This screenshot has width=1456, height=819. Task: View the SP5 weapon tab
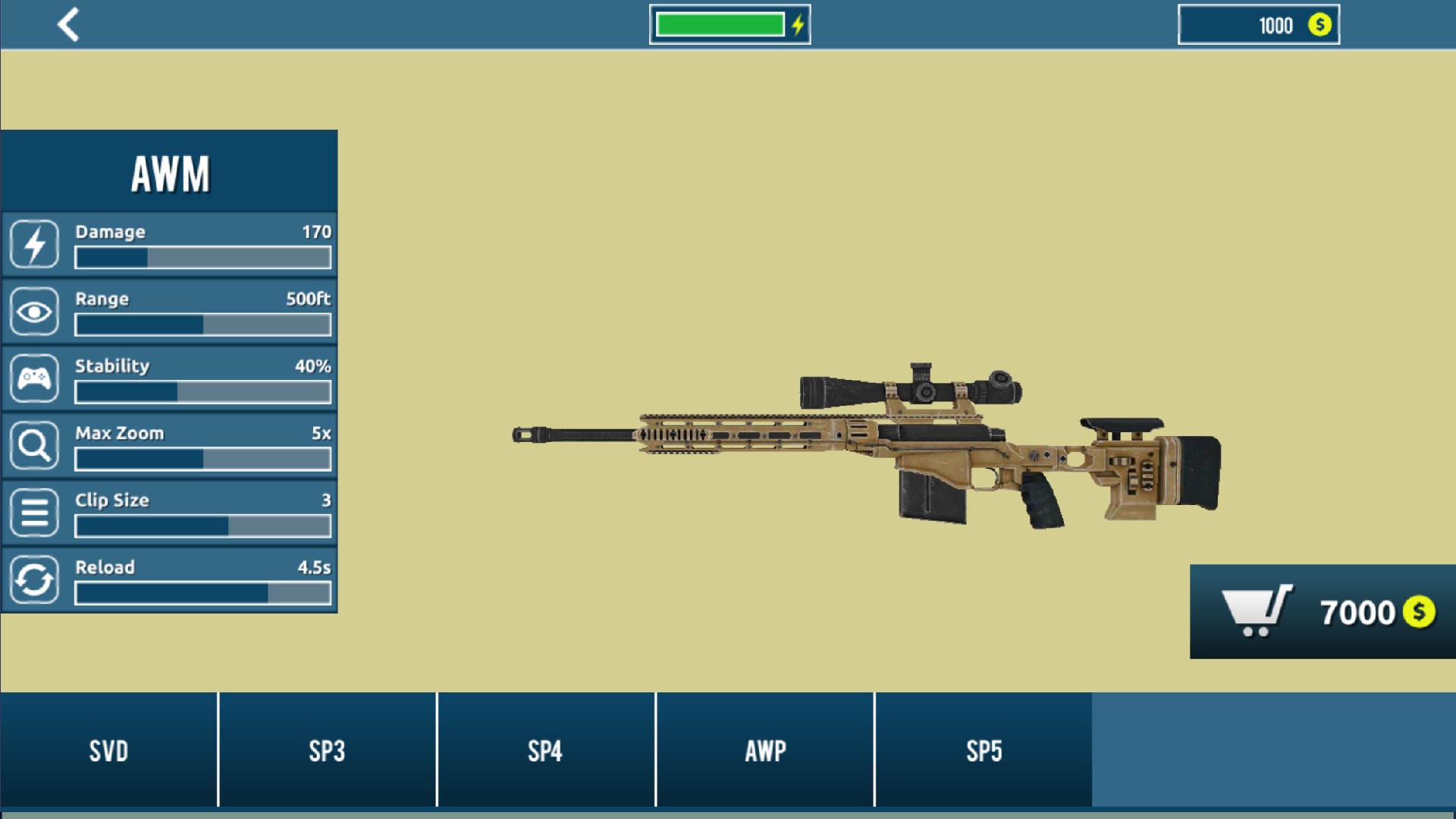[x=983, y=751]
